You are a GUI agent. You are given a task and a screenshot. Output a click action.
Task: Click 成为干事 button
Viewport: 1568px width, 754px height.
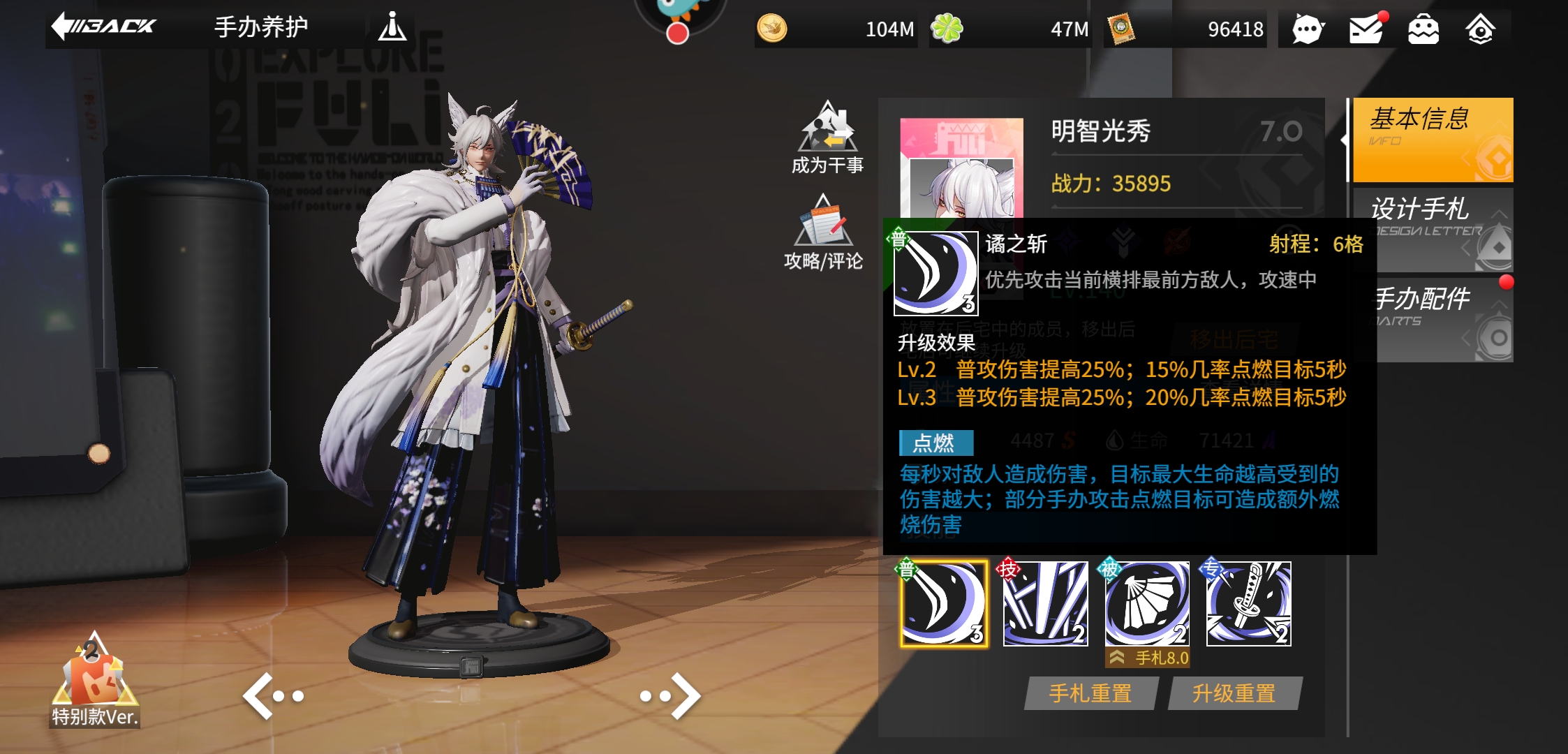[827, 138]
